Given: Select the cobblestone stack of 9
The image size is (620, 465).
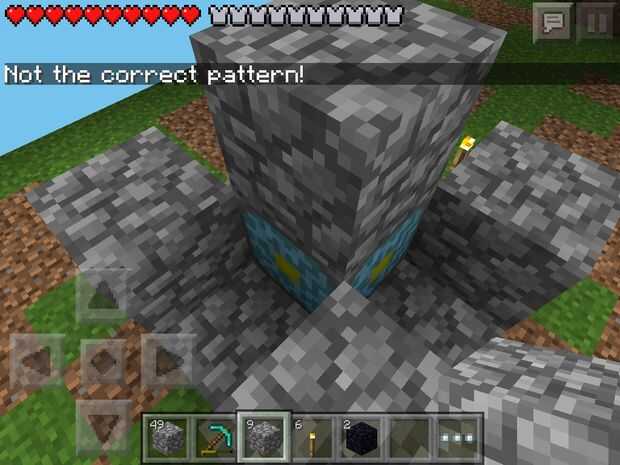Looking at the screenshot, I should [263, 437].
